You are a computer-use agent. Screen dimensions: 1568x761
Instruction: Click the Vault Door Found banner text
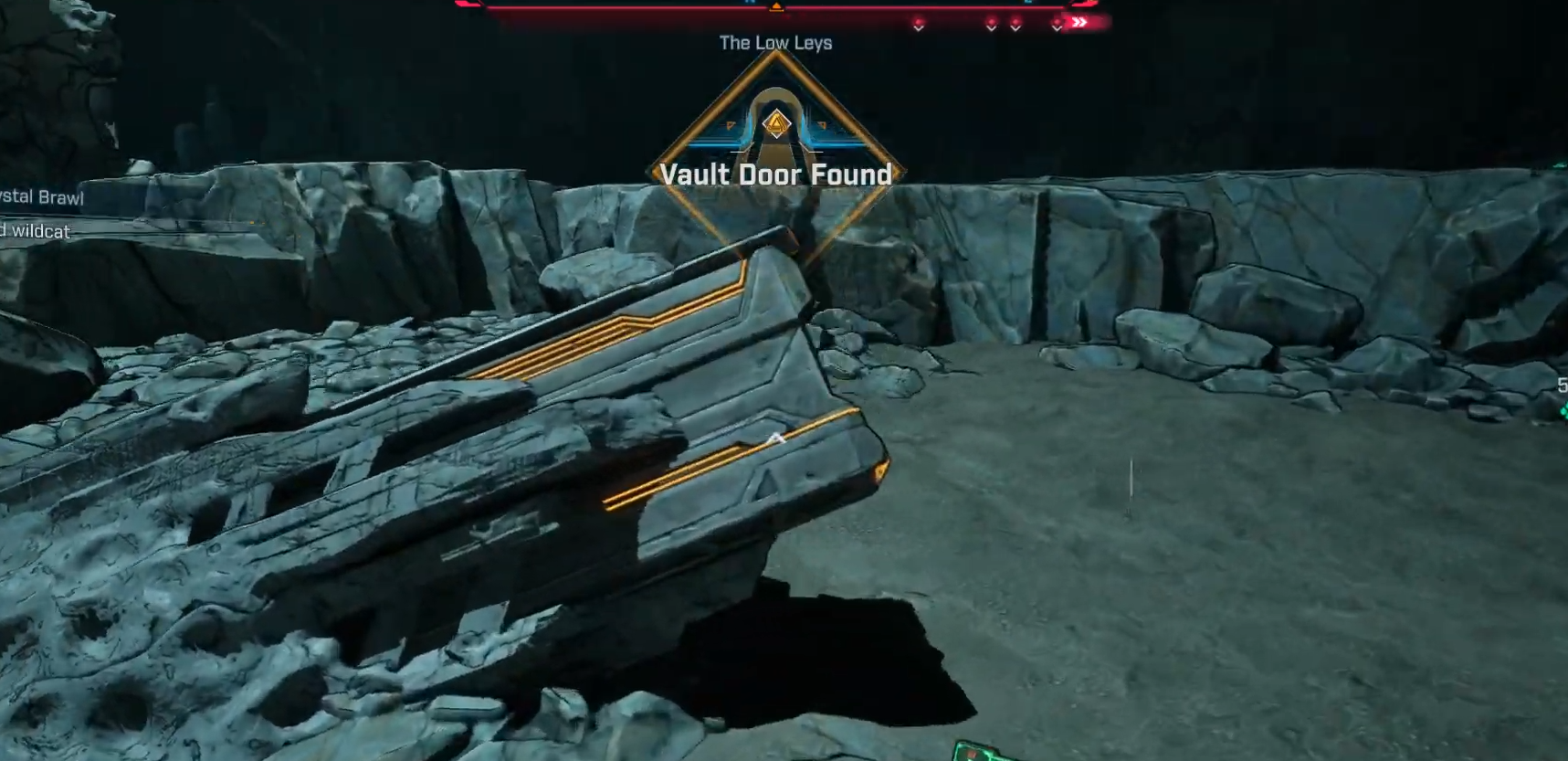coord(778,174)
